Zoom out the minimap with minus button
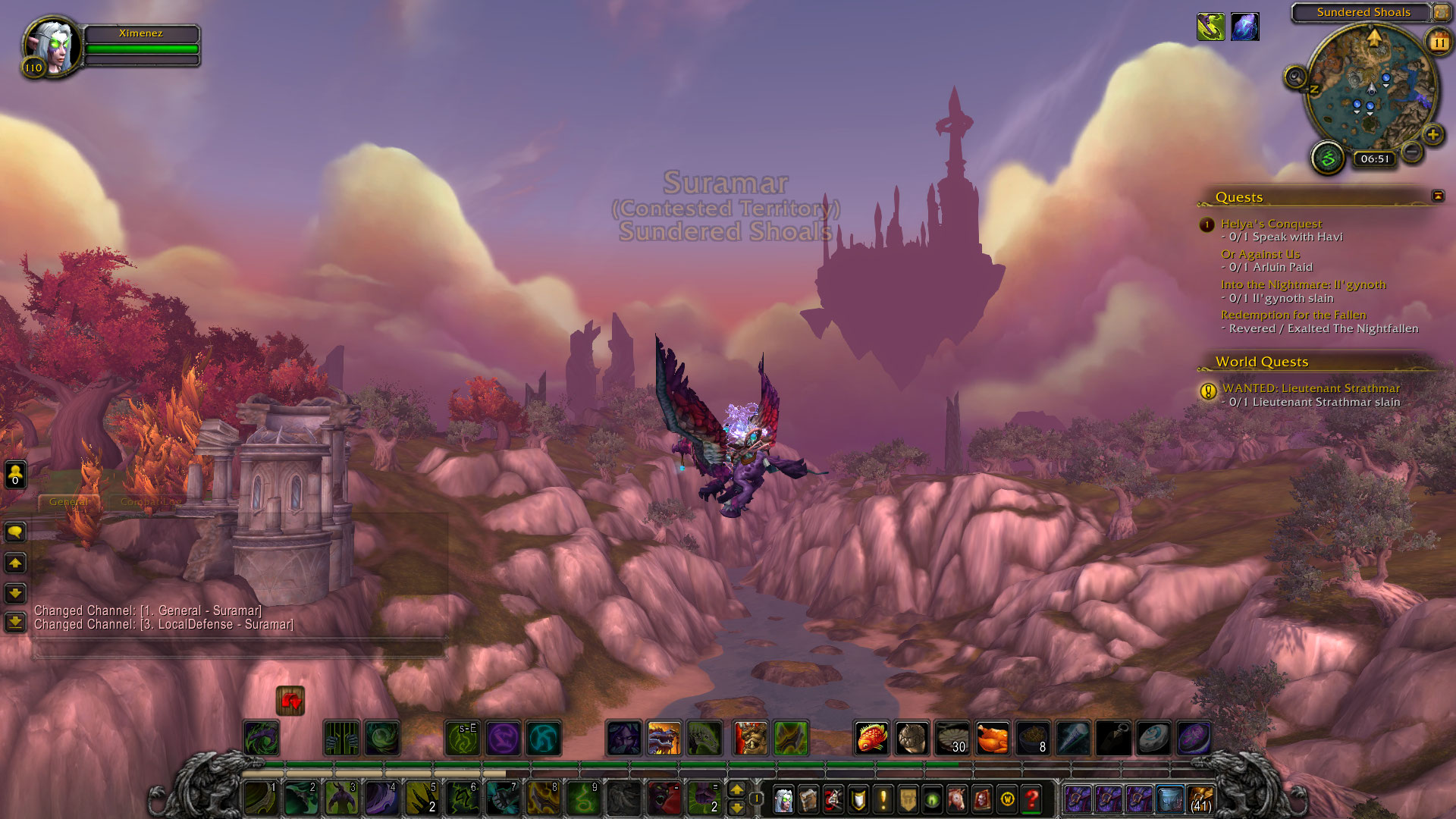The image size is (1456, 819). 1411,152
